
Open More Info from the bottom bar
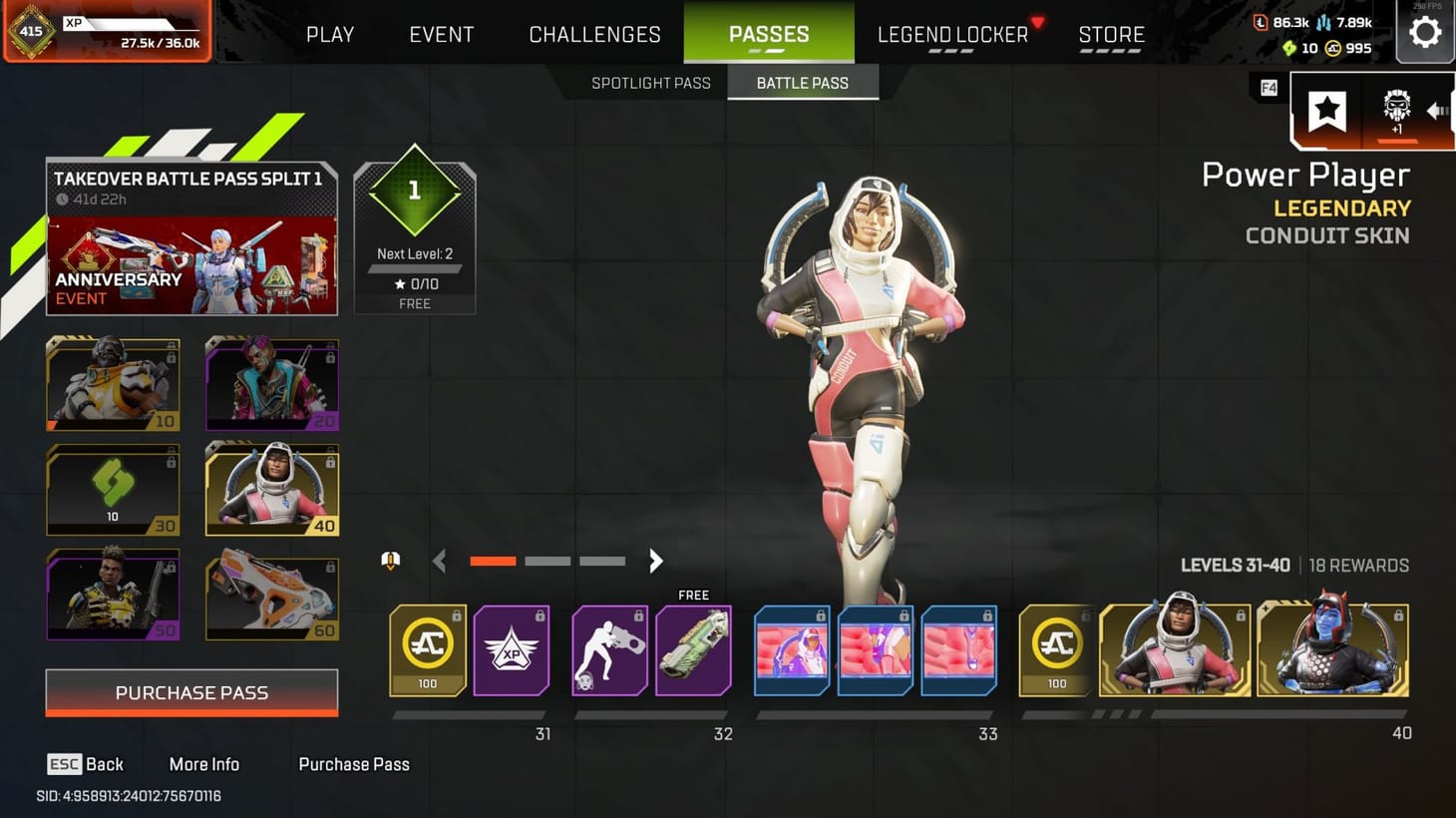(x=203, y=764)
